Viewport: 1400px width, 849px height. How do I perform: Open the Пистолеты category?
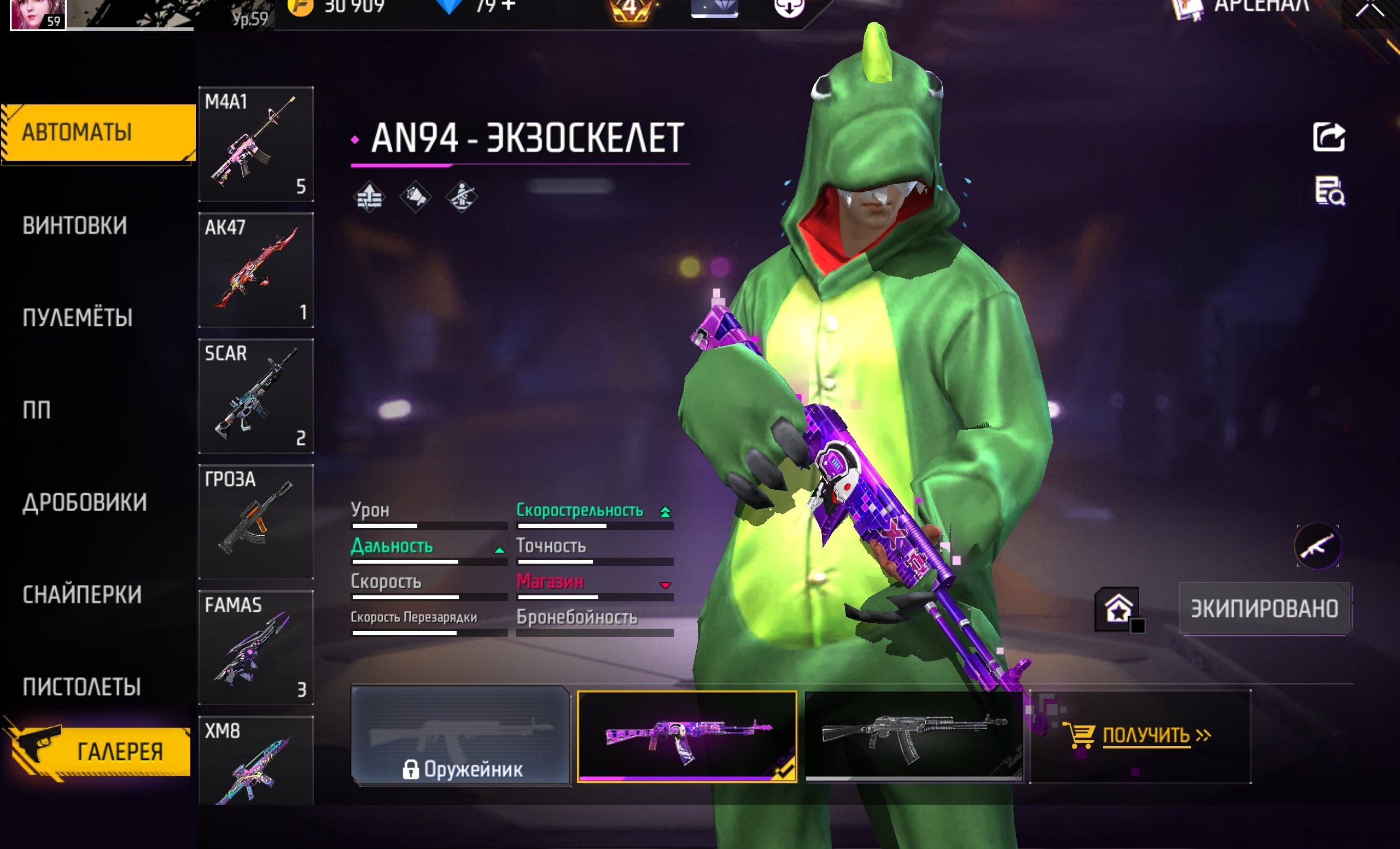pos(82,687)
